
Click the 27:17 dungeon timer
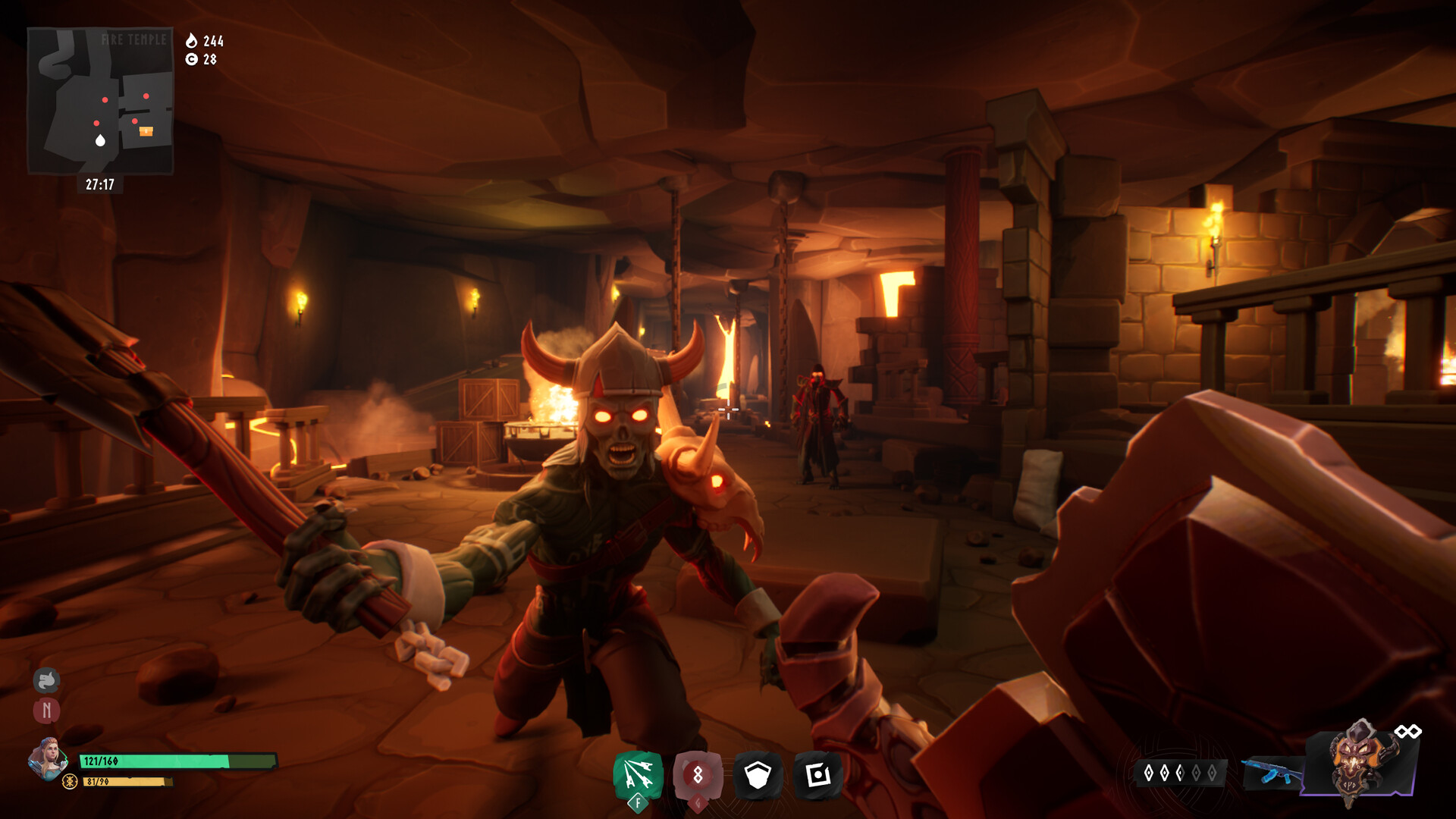99,182
